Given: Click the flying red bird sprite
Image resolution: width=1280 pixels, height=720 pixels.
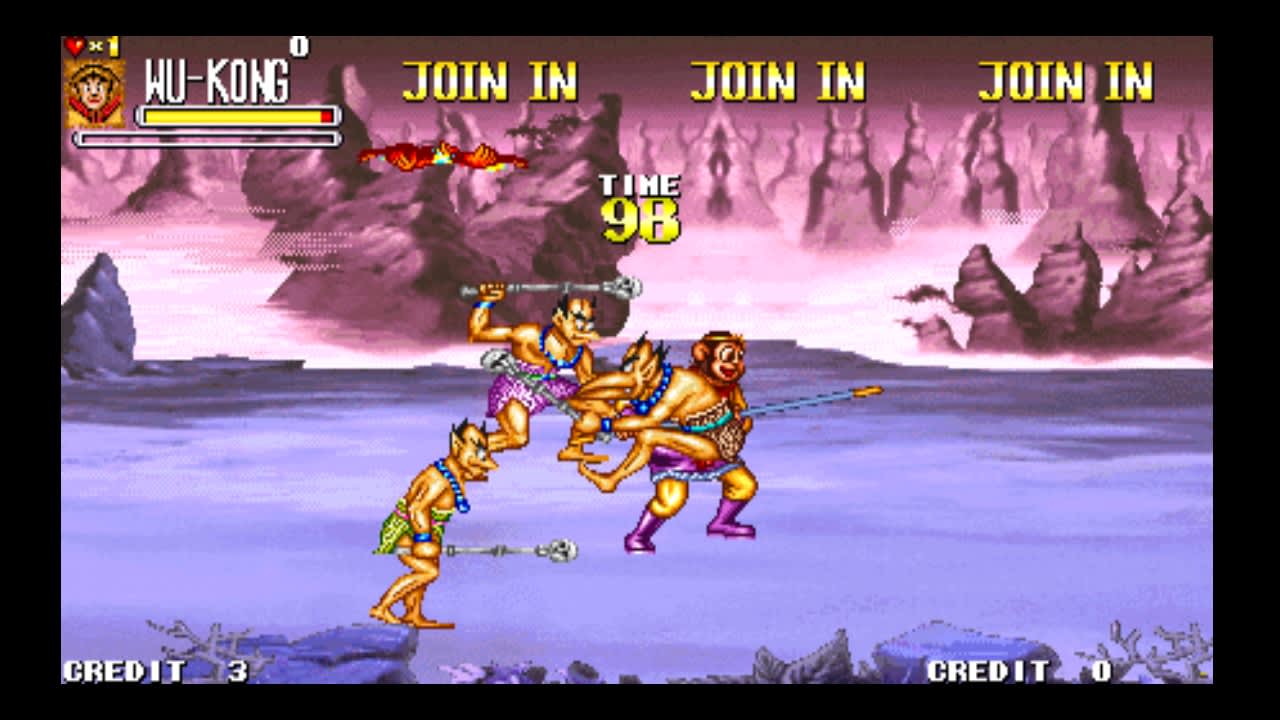Looking at the screenshot, I should 440,155.
